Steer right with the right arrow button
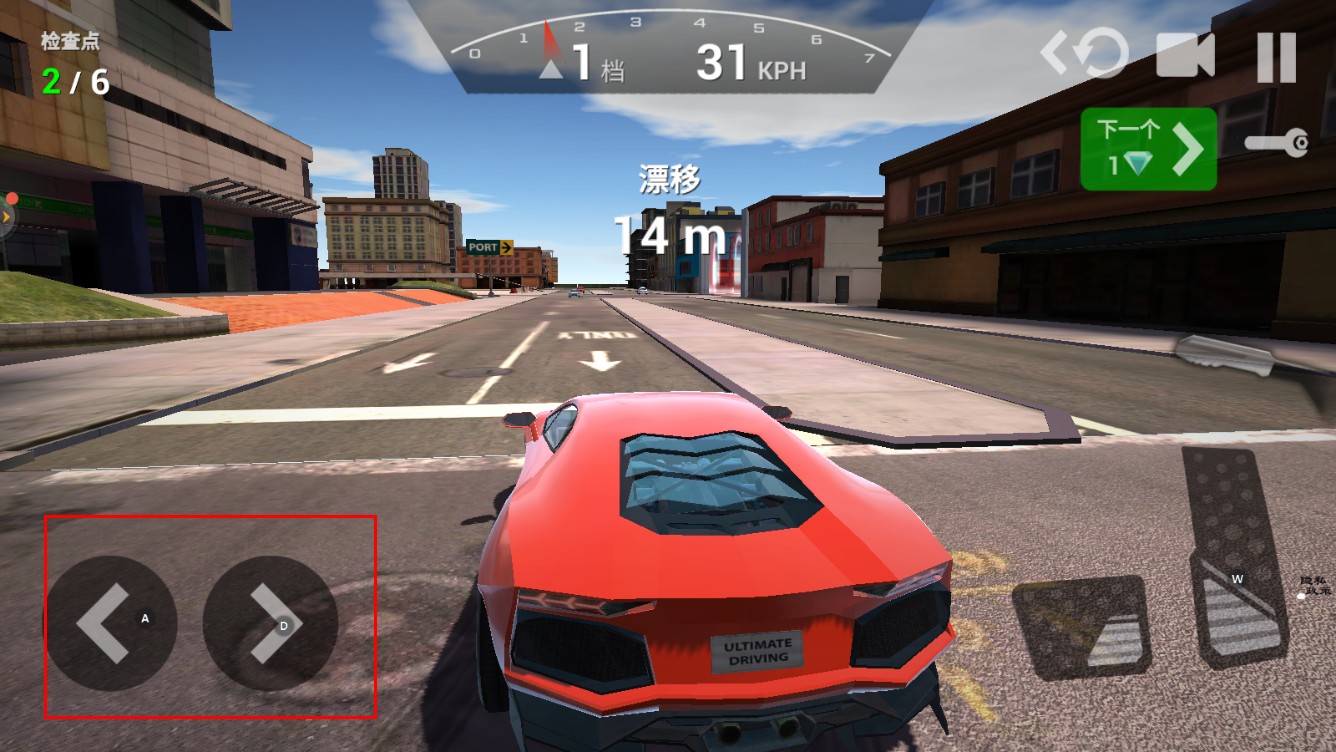Screen dimensions: 1336x752 click(x=270, y=623)
